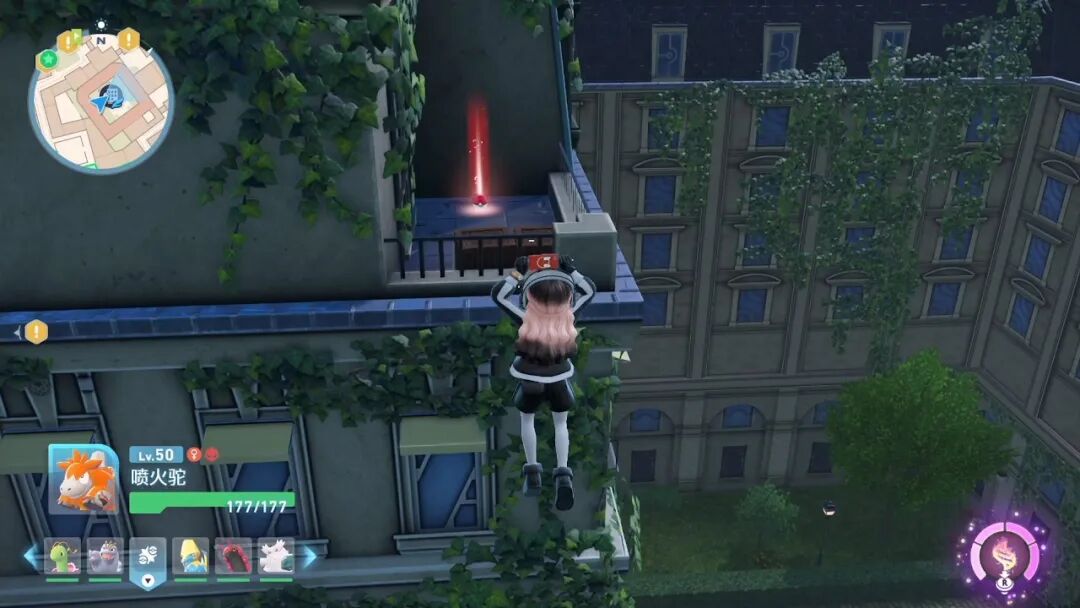
Task: Select the green star marker on the minimap
Action: [x=46, y=60]
